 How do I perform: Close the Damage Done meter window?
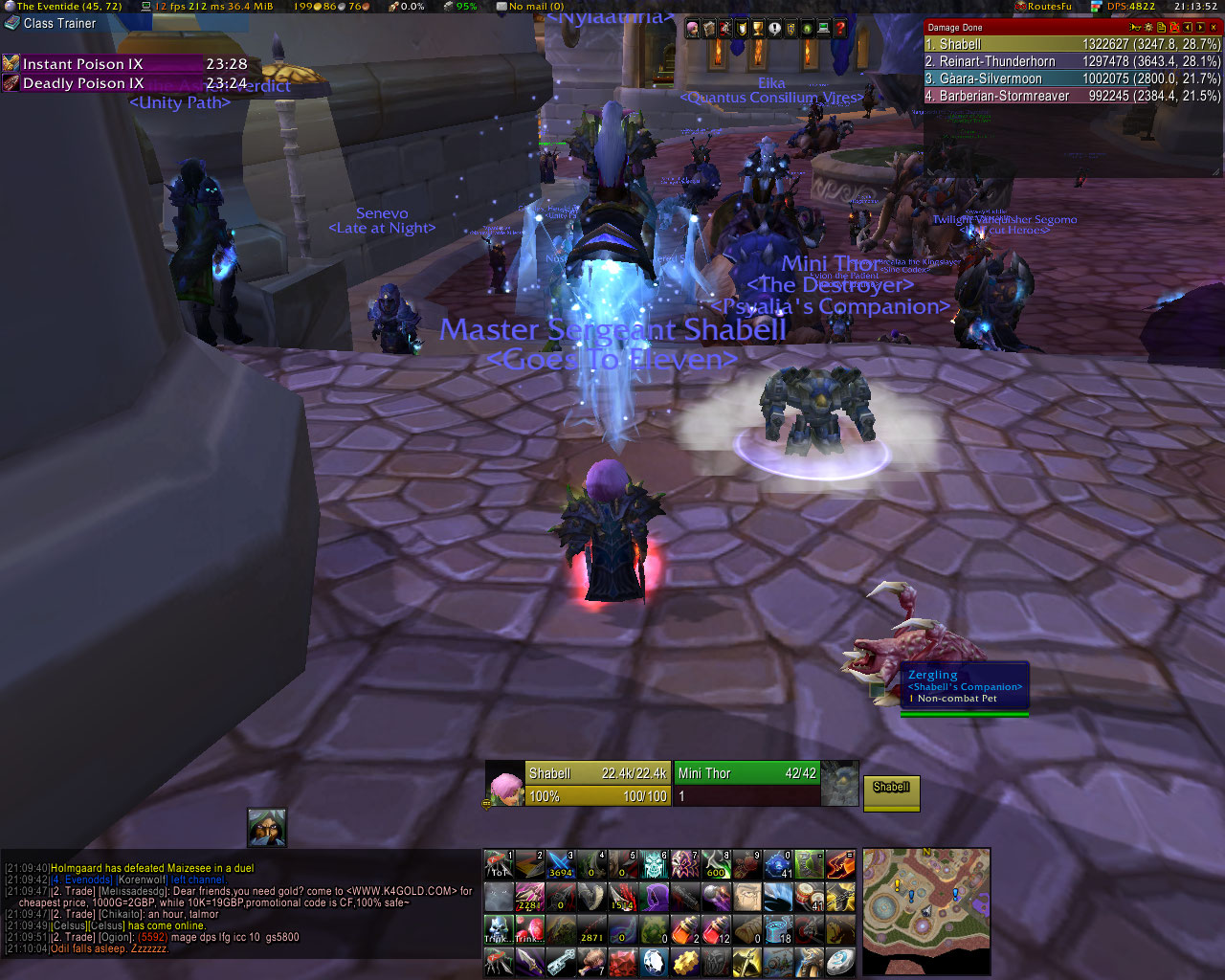[1214, 28]
